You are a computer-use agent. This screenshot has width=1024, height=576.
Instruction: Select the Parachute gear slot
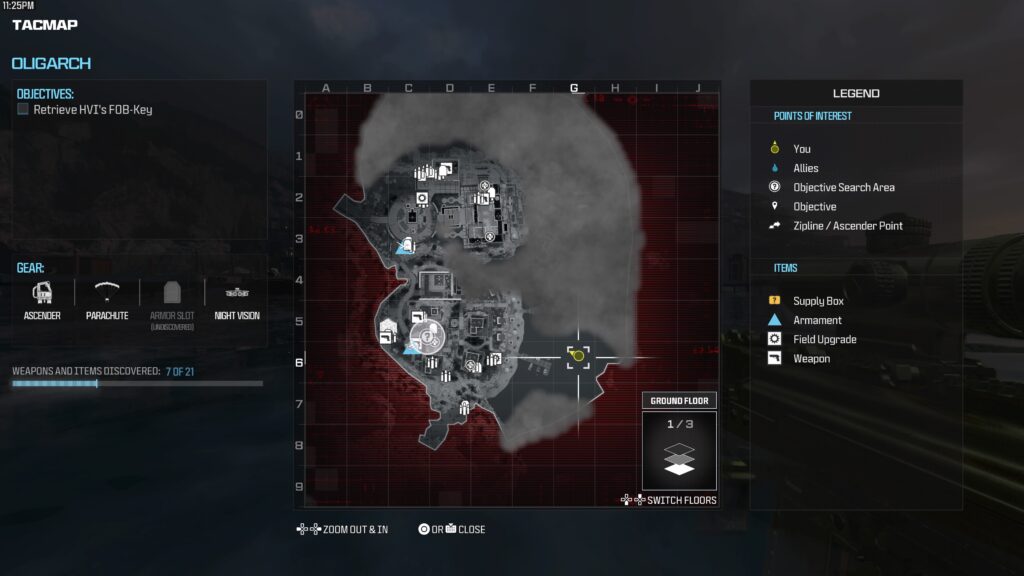coord(106,299)
